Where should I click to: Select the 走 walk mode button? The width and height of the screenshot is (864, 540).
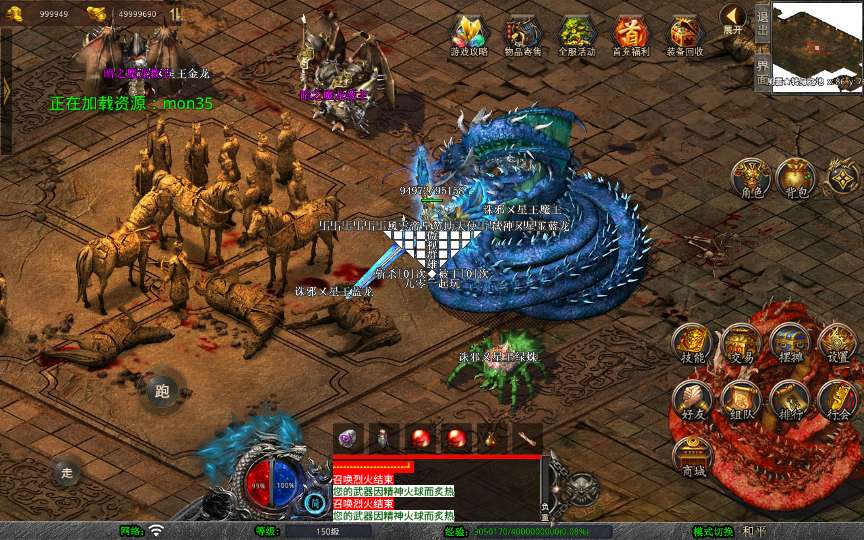click(x=67, y=471)
